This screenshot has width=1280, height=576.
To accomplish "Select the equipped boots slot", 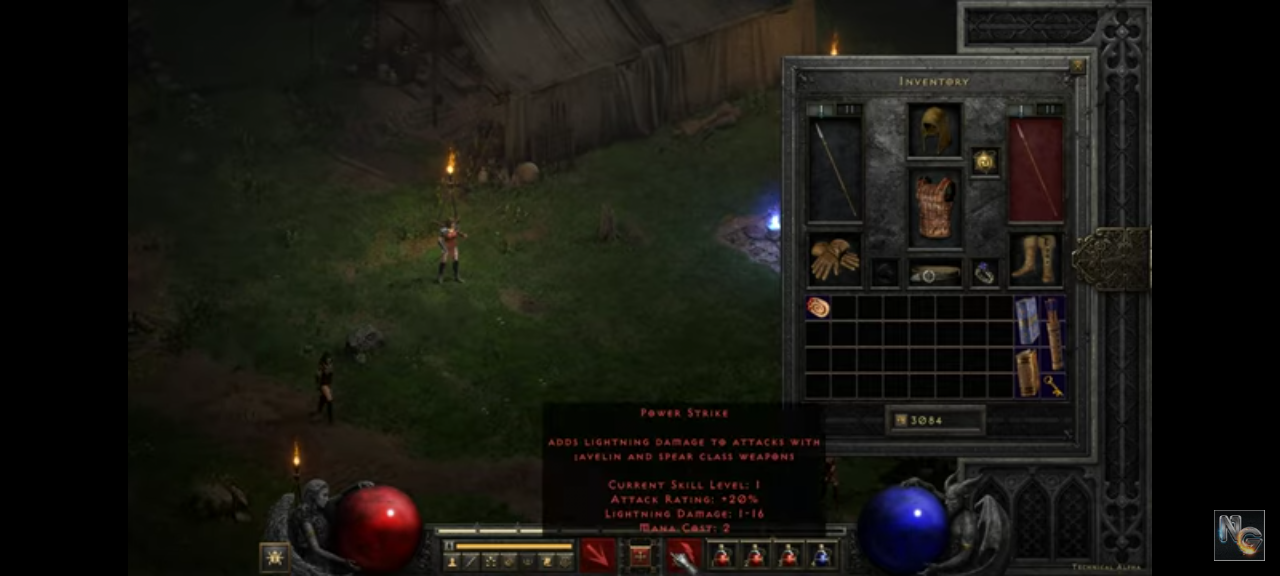I will (1035, 259).
